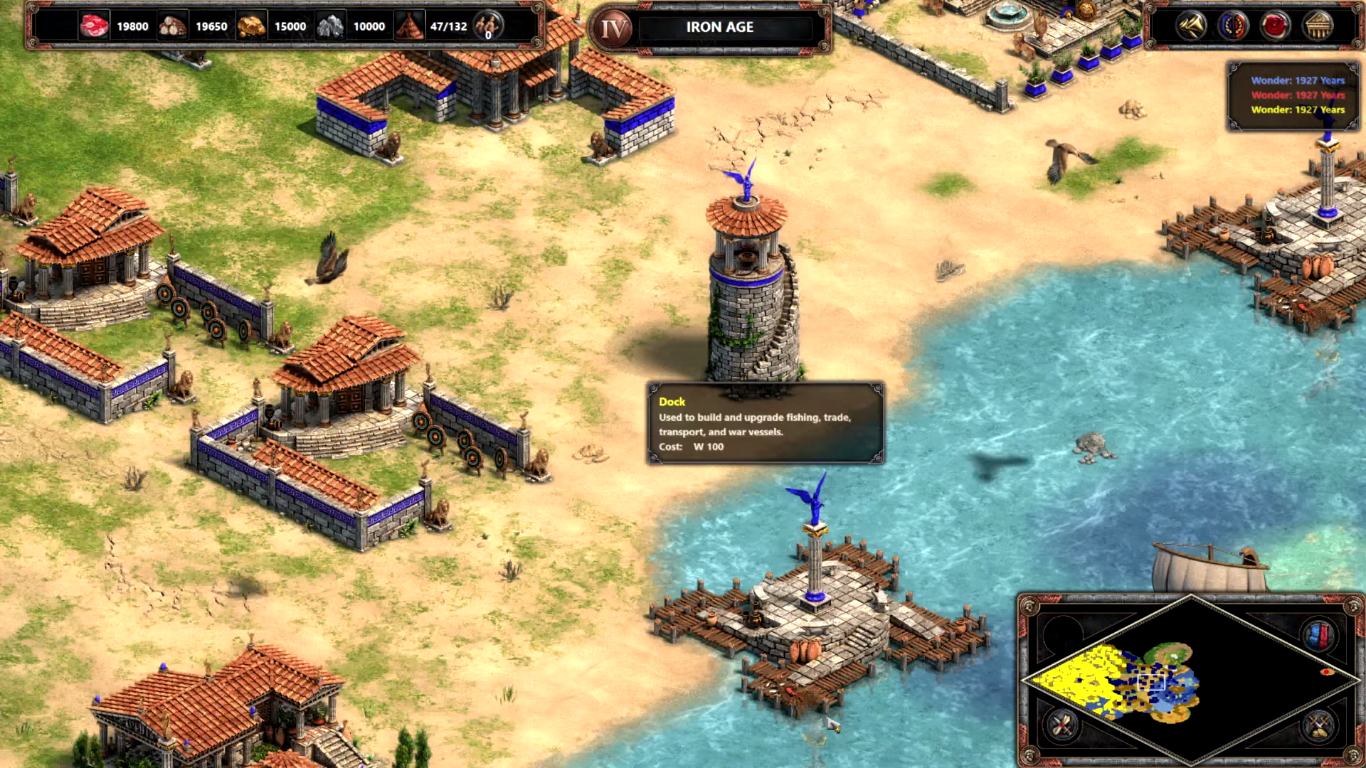Open the Technology Tree
The width and height of the screenshot is (1366, 768).
click(x=1317, y=24)
